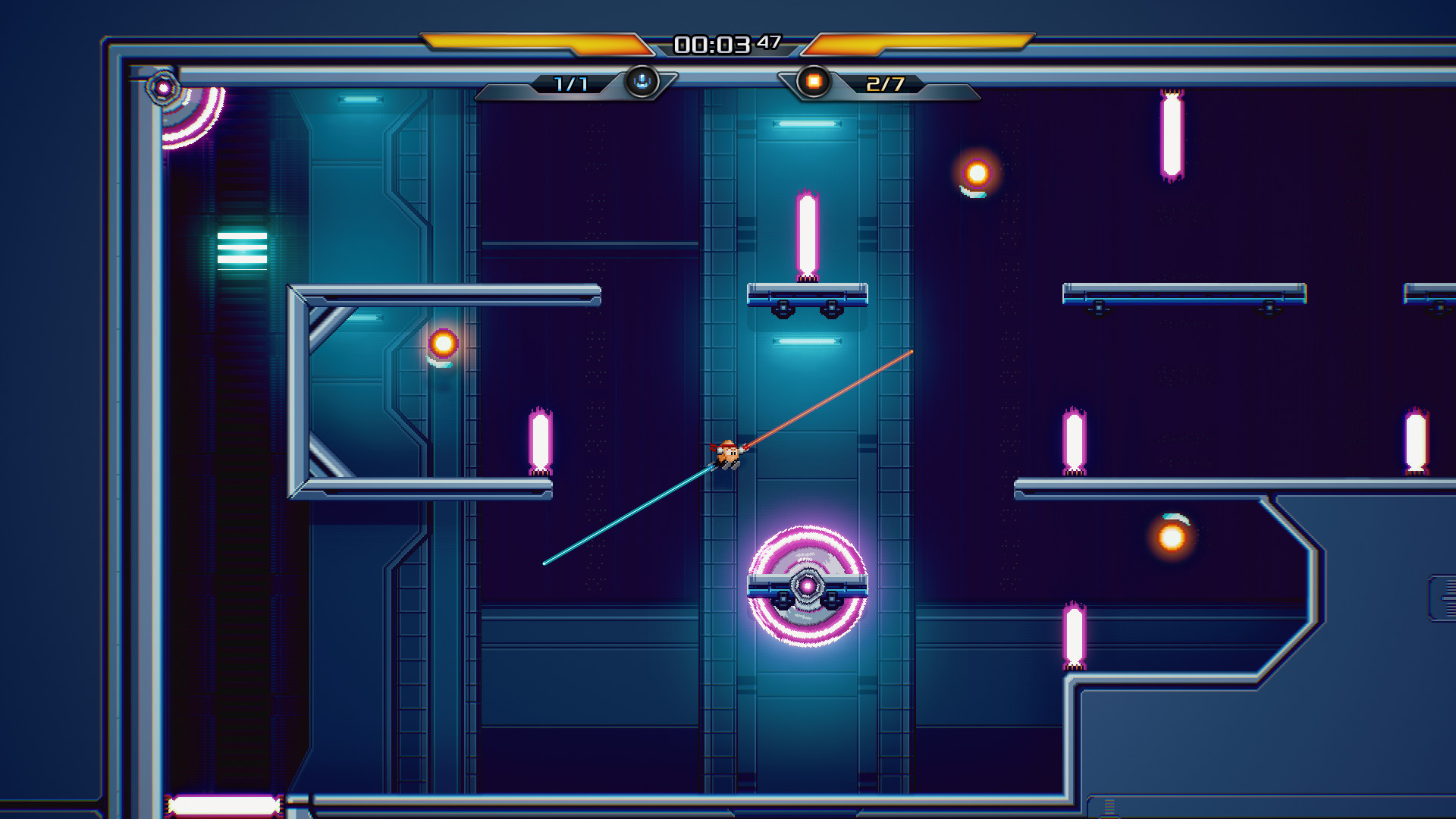Viewport: 1456px width, 819px height.
Task: Click the pink capsule light above the upper platform
Action: pyautogui.click(x=806, y=235)
